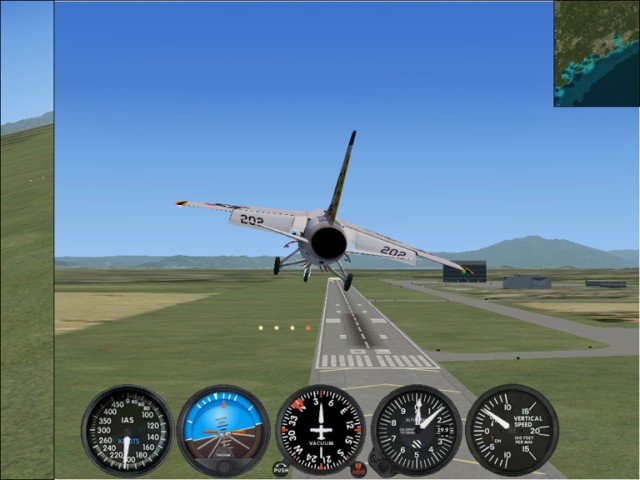Click the PUSH knob on heading gauge
This screenshot has width=640, height=480.
tap(280, 468)
